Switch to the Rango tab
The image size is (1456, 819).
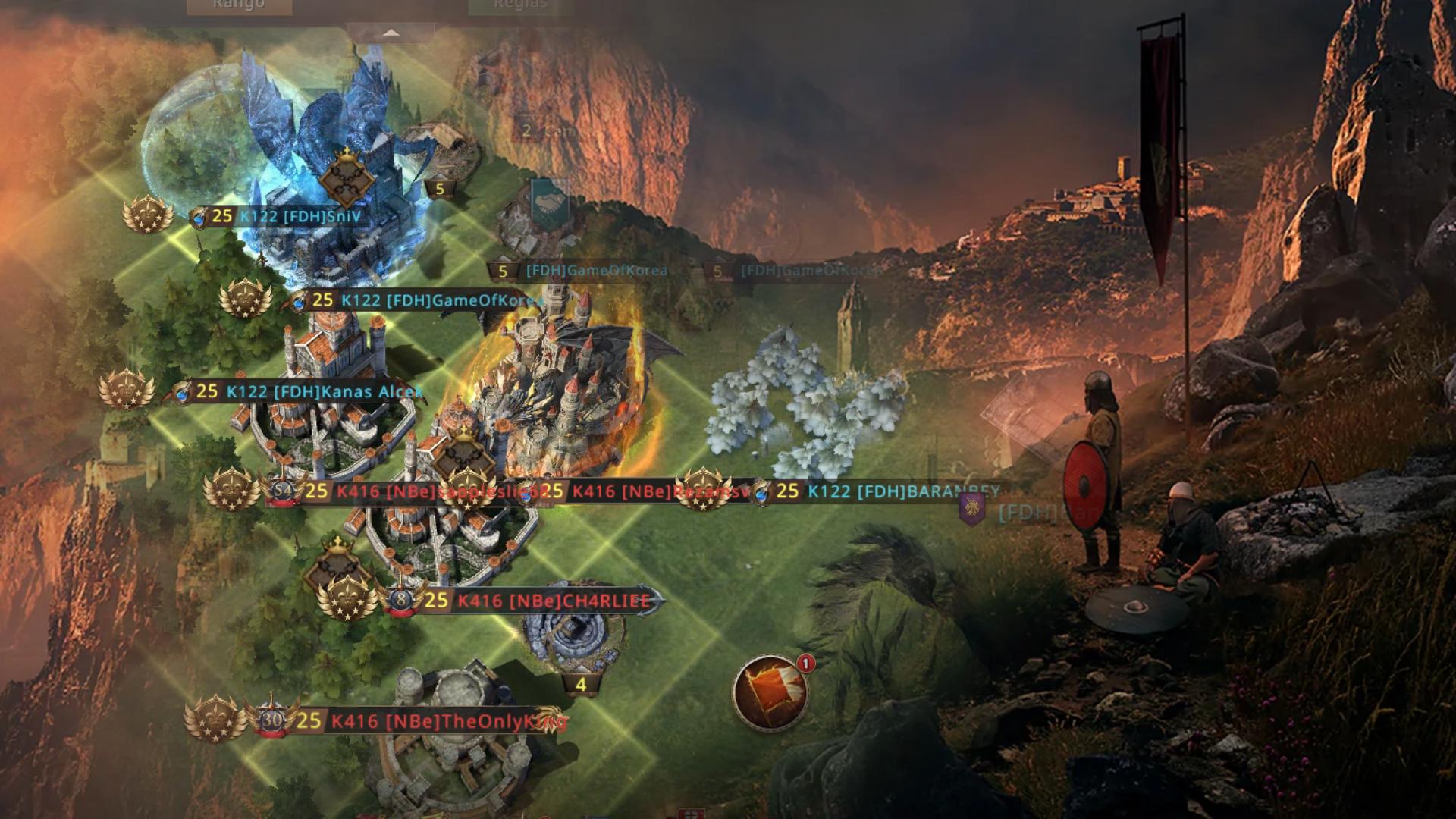point(239,5)
